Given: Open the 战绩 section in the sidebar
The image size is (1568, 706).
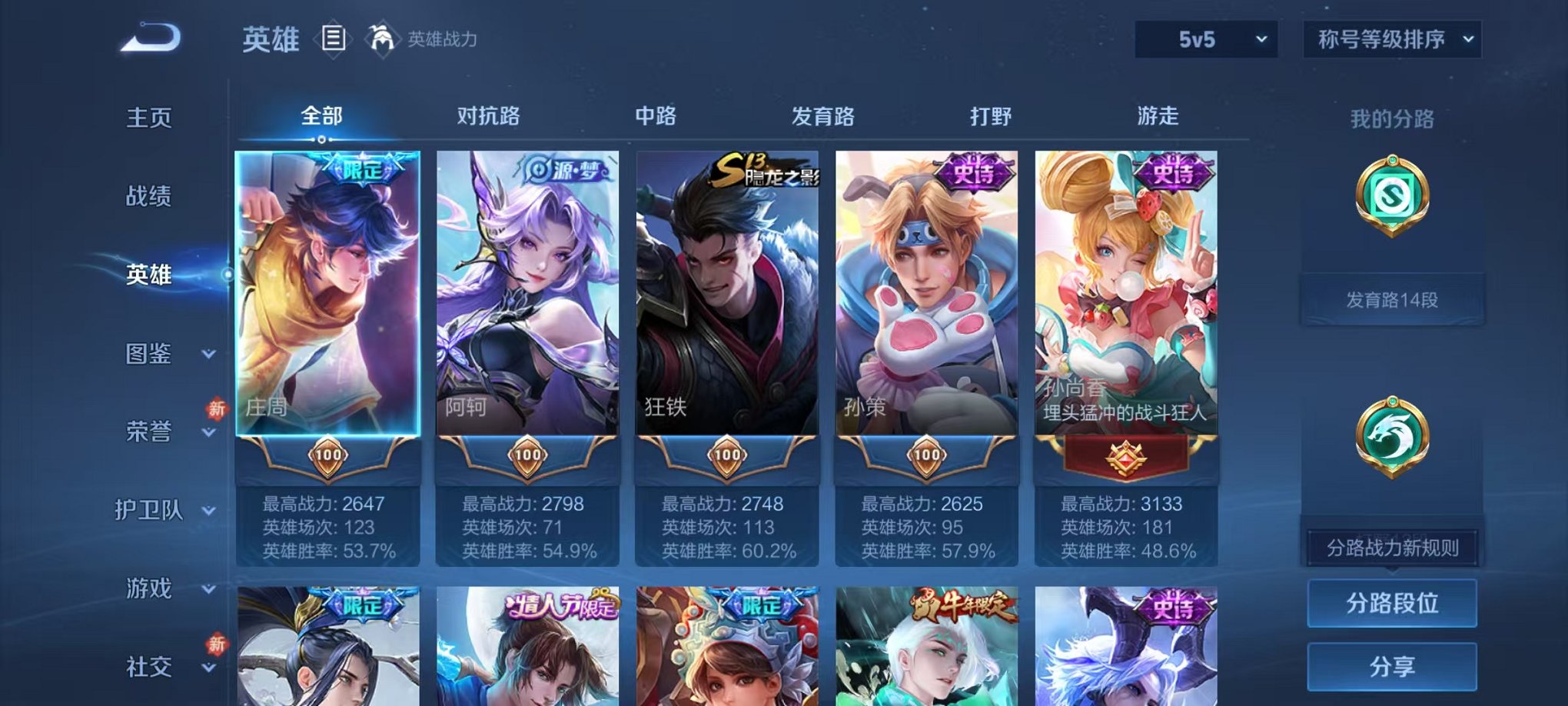Looking at the screenshot, I should click(151, 198).
